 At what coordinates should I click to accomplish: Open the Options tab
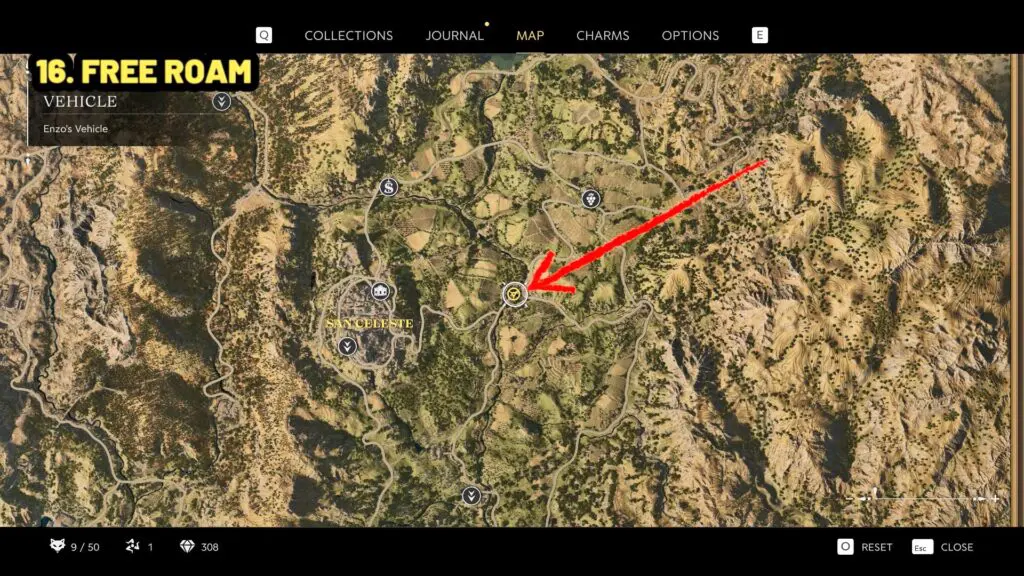click(x=690, y=35)
